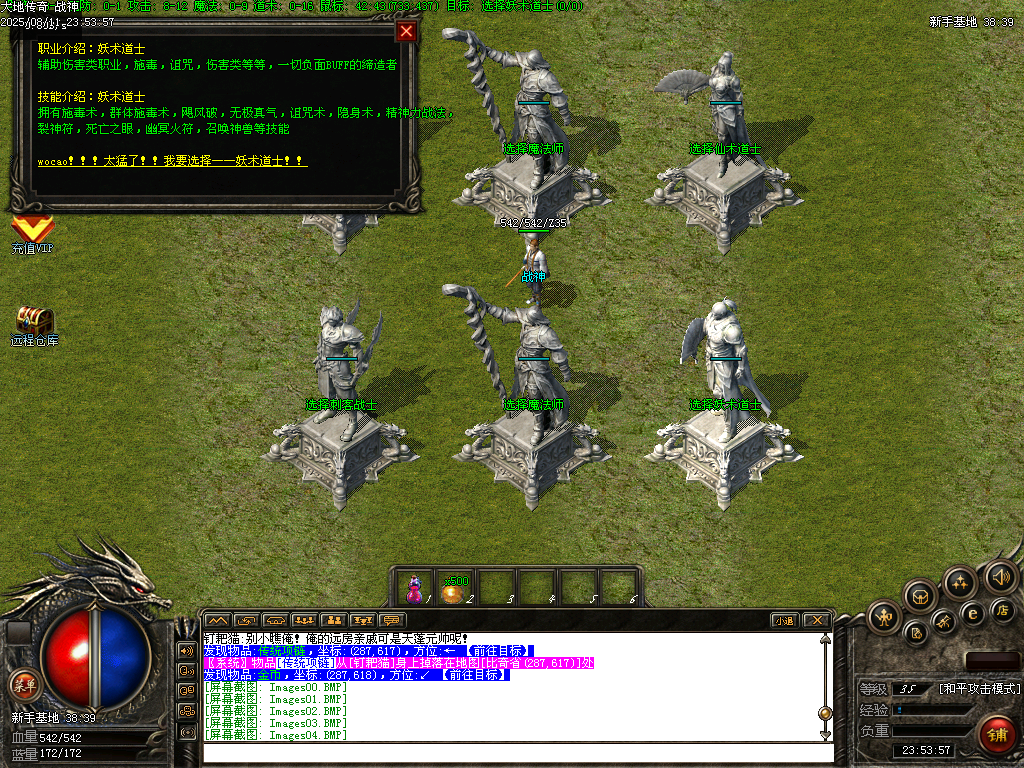
Task: Open the 店 shop round button
Action: (x=1003, y=609)
